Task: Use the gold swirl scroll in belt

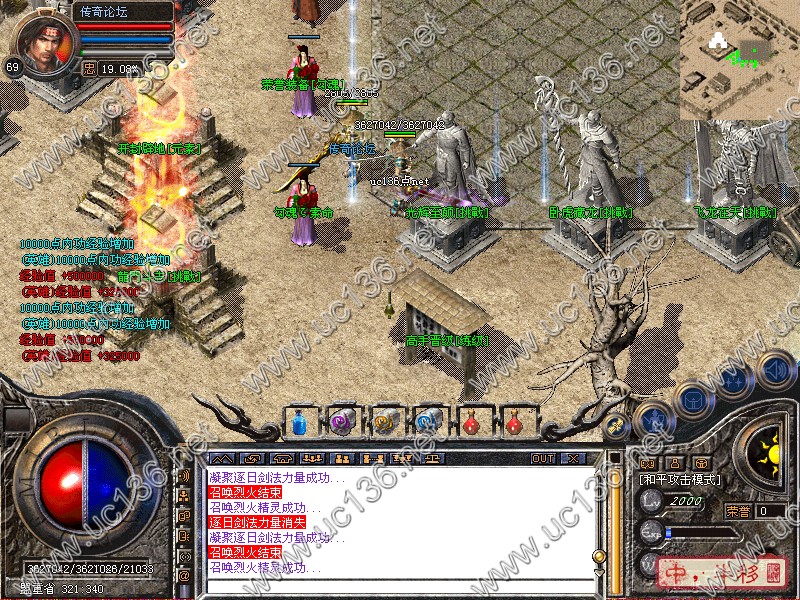Action: [x=386, y=423]
